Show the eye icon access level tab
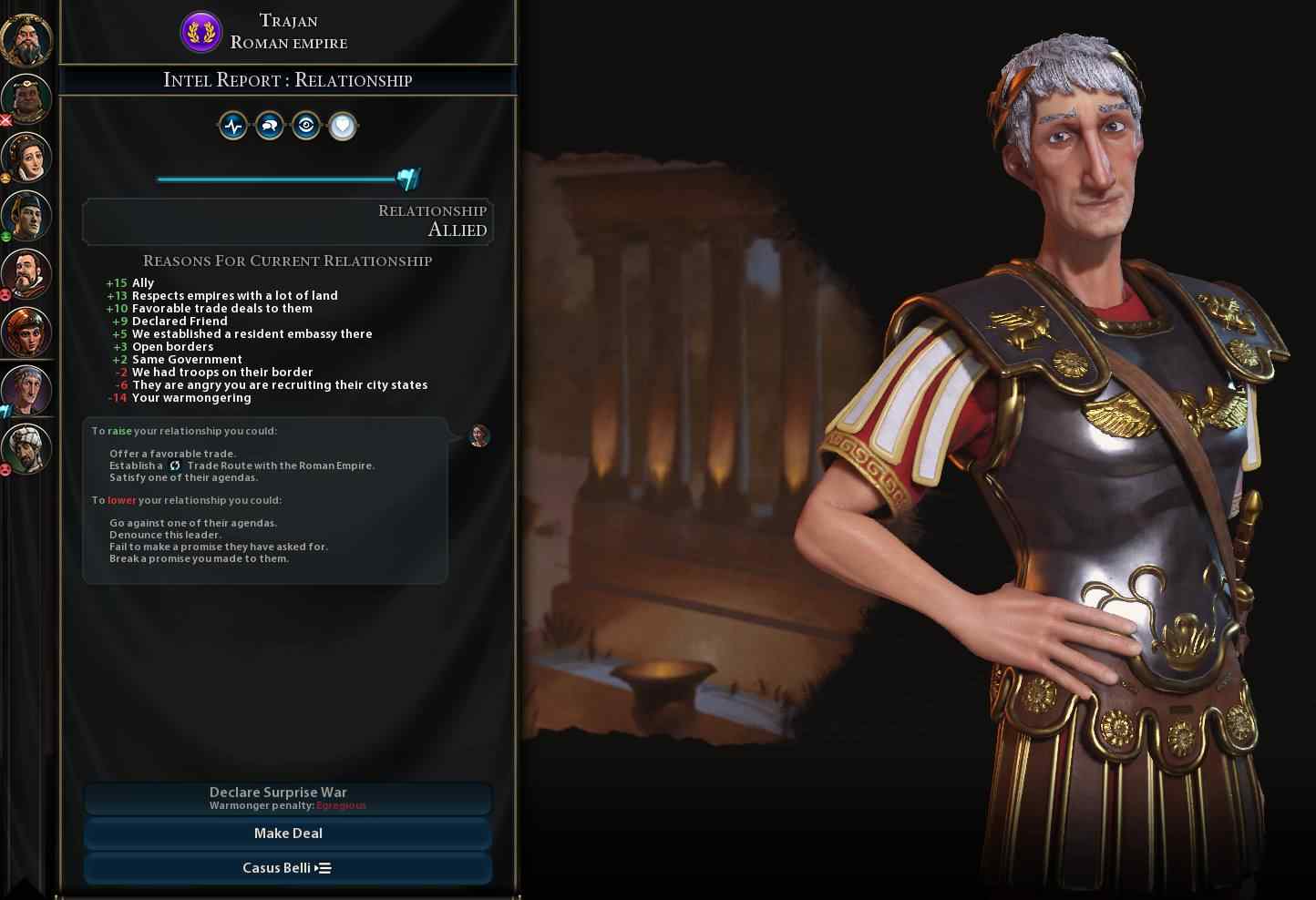 click(x=306, y=125)
